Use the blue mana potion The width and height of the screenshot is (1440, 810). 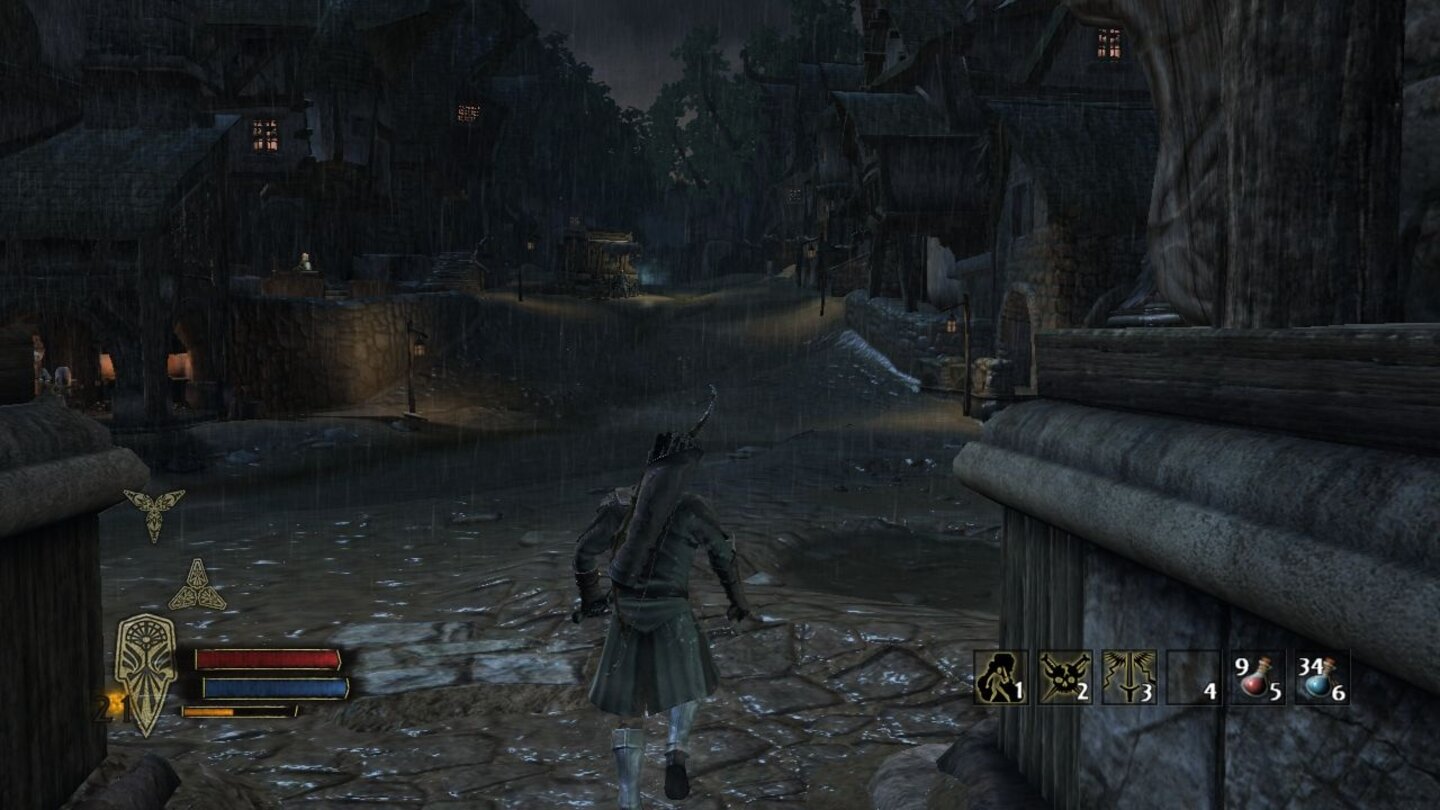click(1321, 677)
